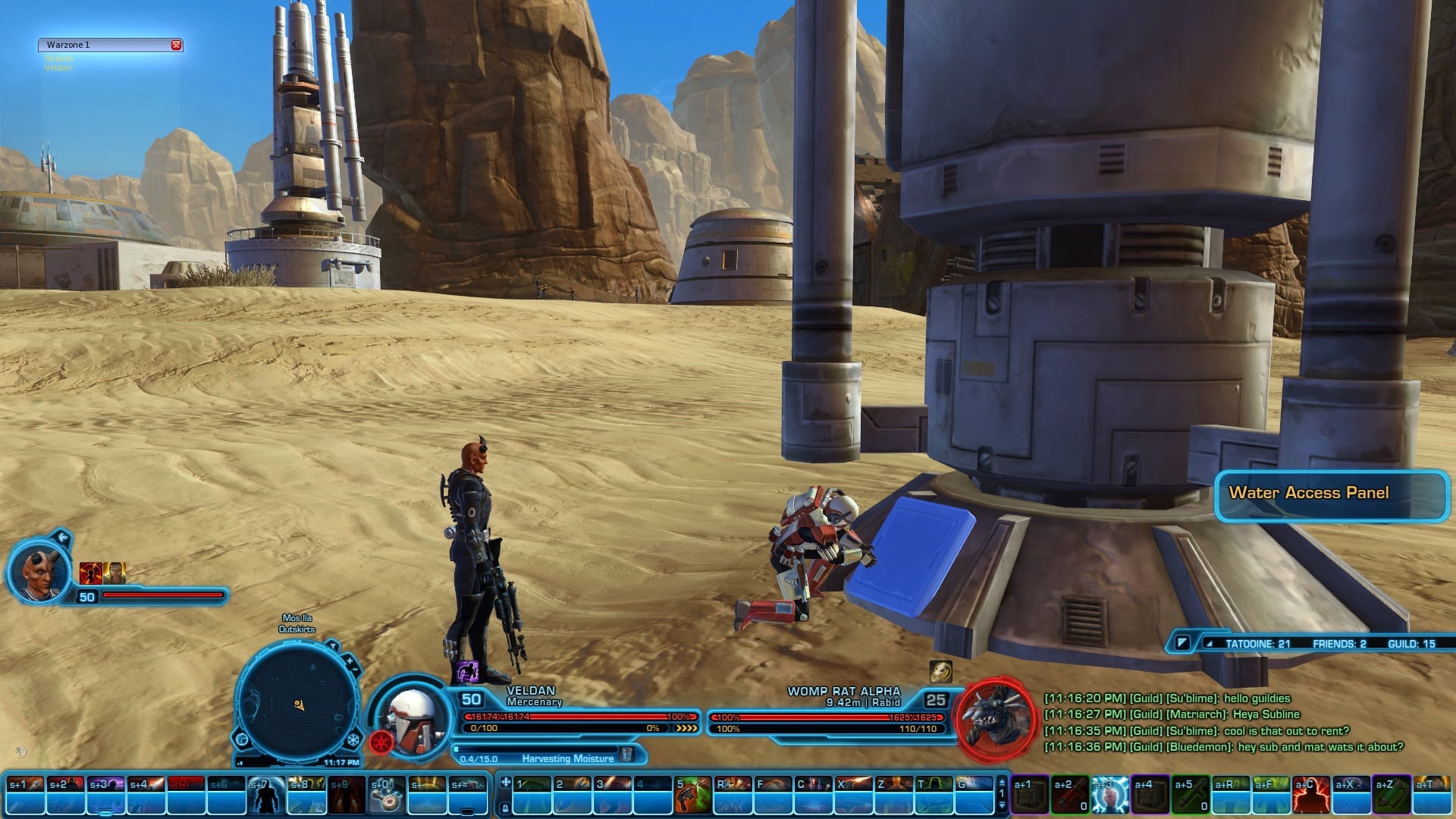
Task: Toggle the quickbar lock icon
Action: pyautogui.click(x=505, y=808)
